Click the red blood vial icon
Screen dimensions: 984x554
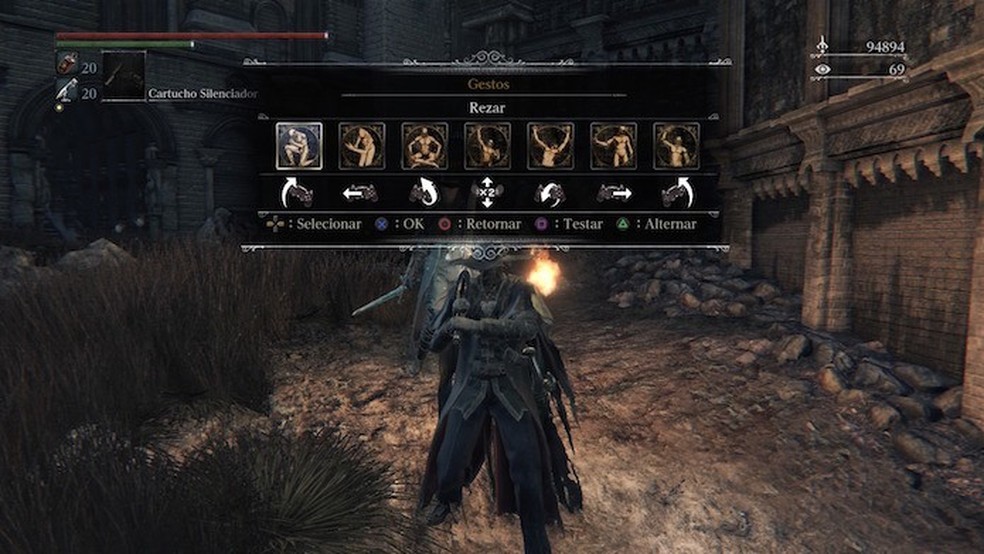64,63
